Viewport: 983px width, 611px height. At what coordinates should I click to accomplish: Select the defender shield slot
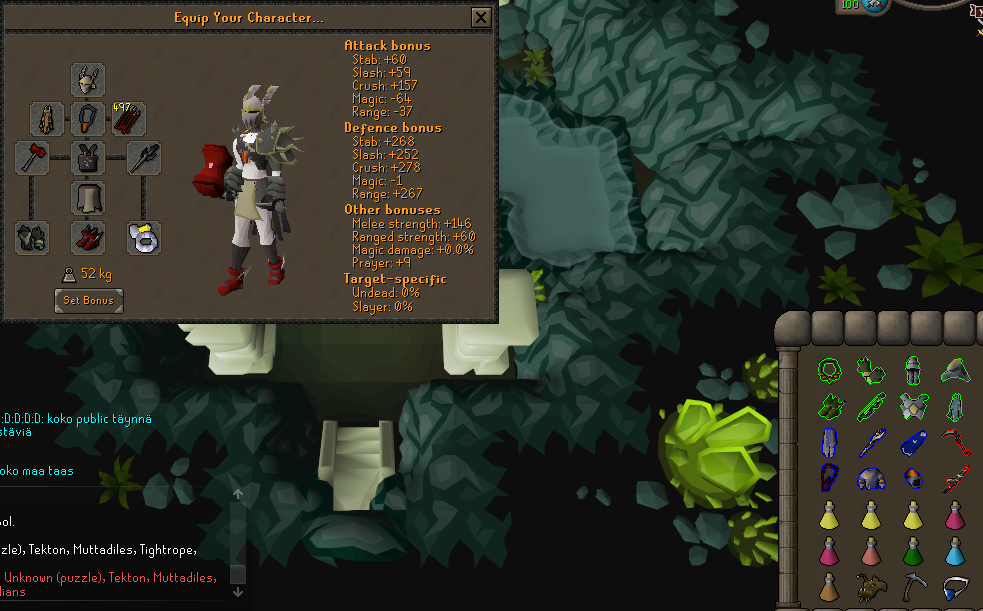pyautogui.click(x=145, y=158)
